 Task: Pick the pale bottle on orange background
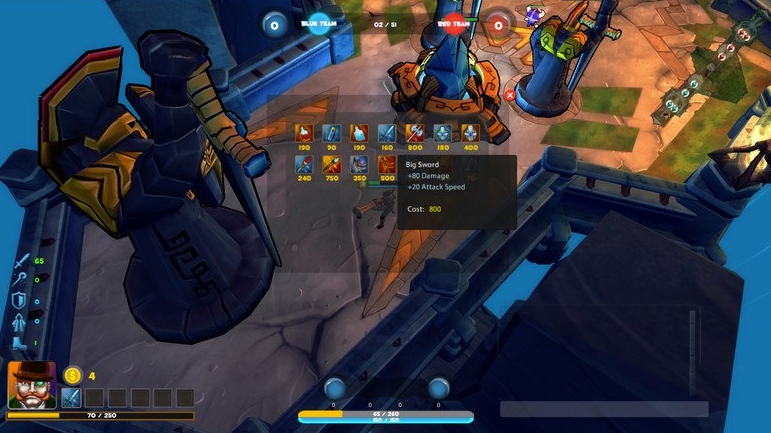[x=359, y=133]
